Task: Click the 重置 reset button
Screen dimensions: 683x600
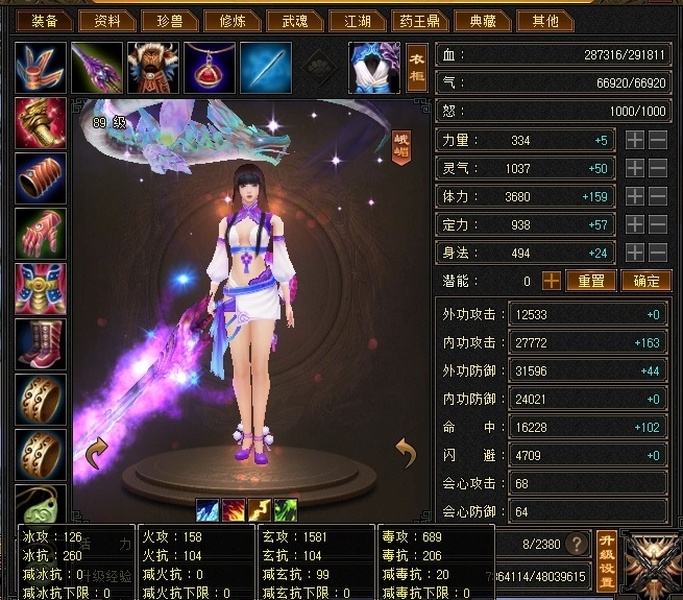Action: (591, 281)
